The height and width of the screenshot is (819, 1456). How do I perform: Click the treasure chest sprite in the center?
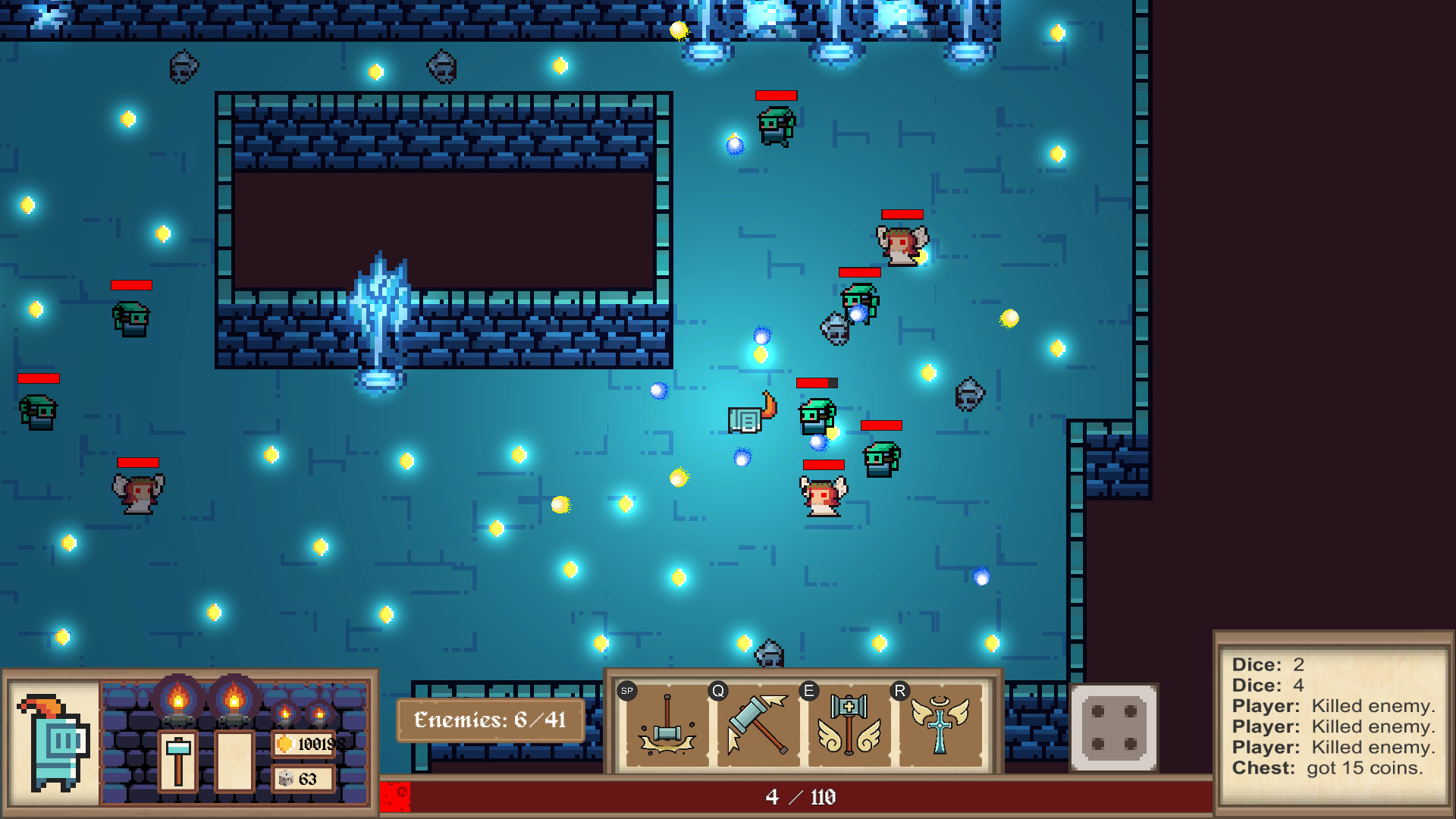[x=745, y=418]
